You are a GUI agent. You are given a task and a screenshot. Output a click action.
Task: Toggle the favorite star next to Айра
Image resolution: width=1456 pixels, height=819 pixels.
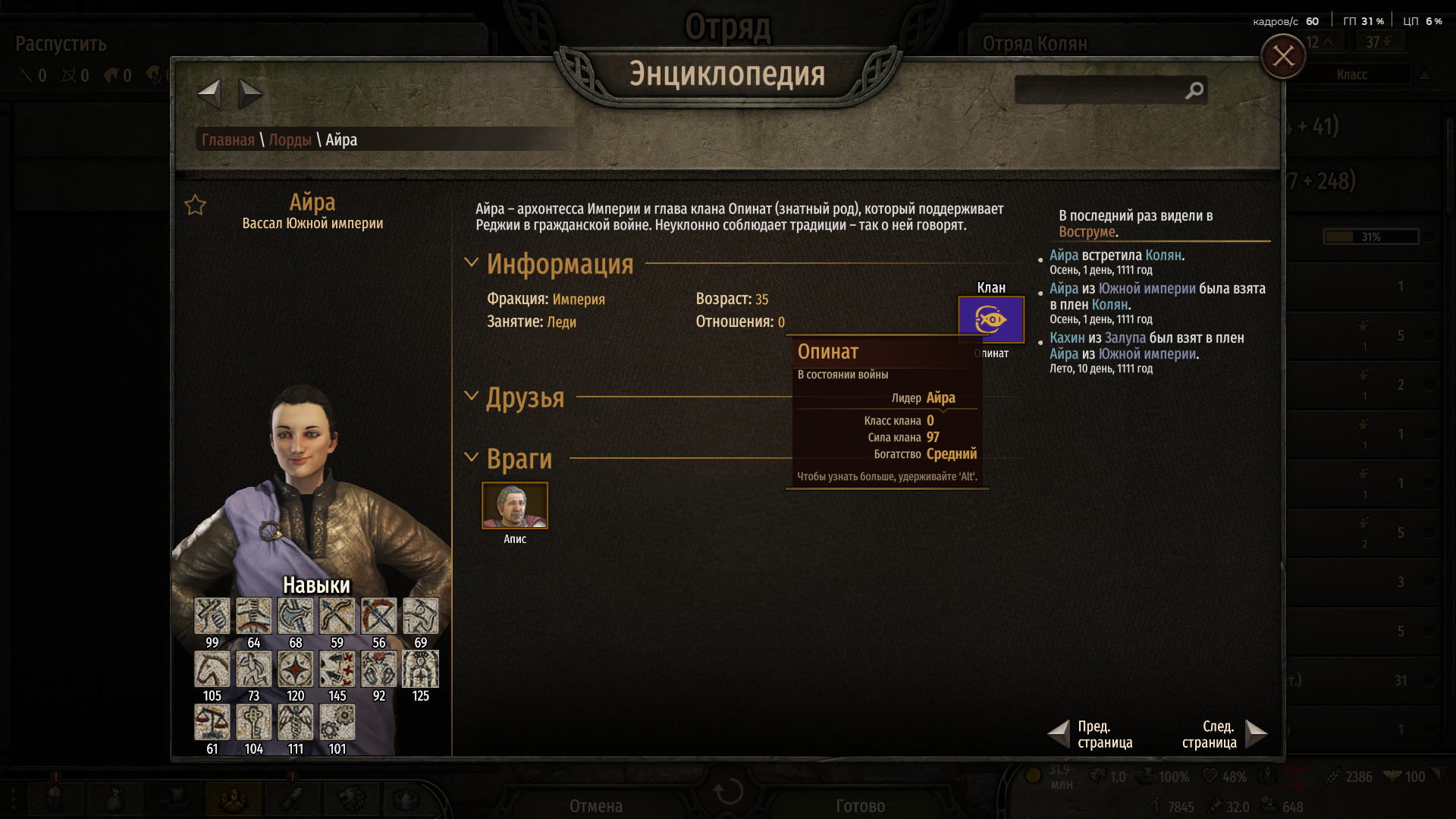195,204
